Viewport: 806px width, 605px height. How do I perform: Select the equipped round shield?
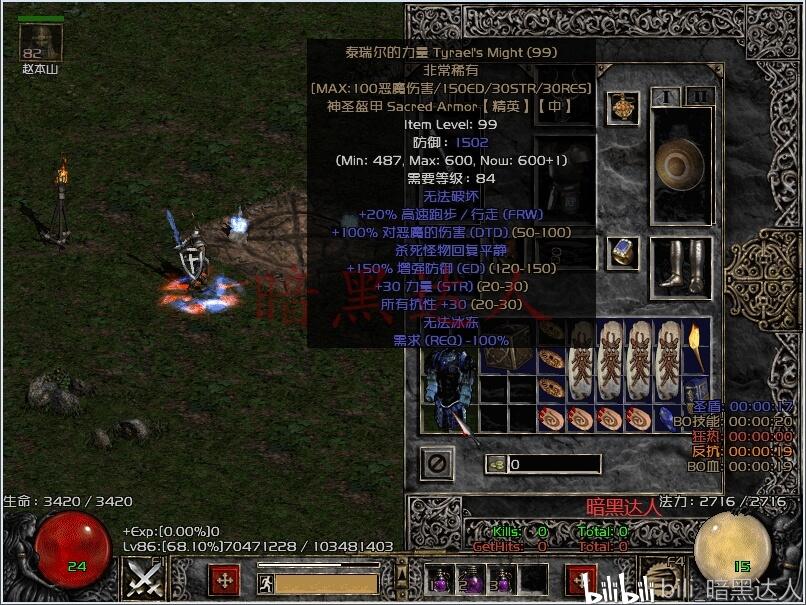(x=680, y=163)
